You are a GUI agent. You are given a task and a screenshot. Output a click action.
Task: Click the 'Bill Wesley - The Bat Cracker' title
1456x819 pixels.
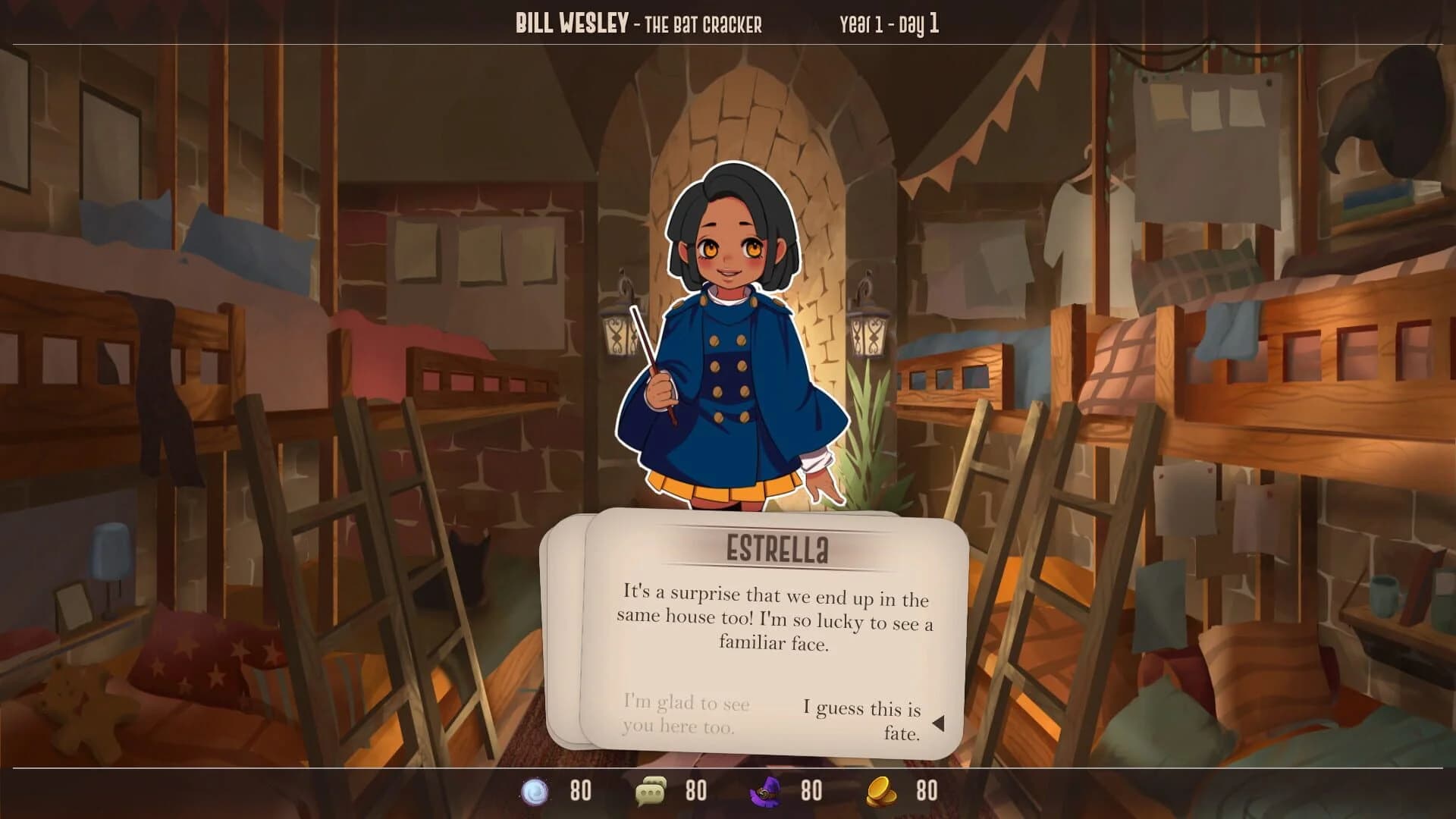(639, 23)
